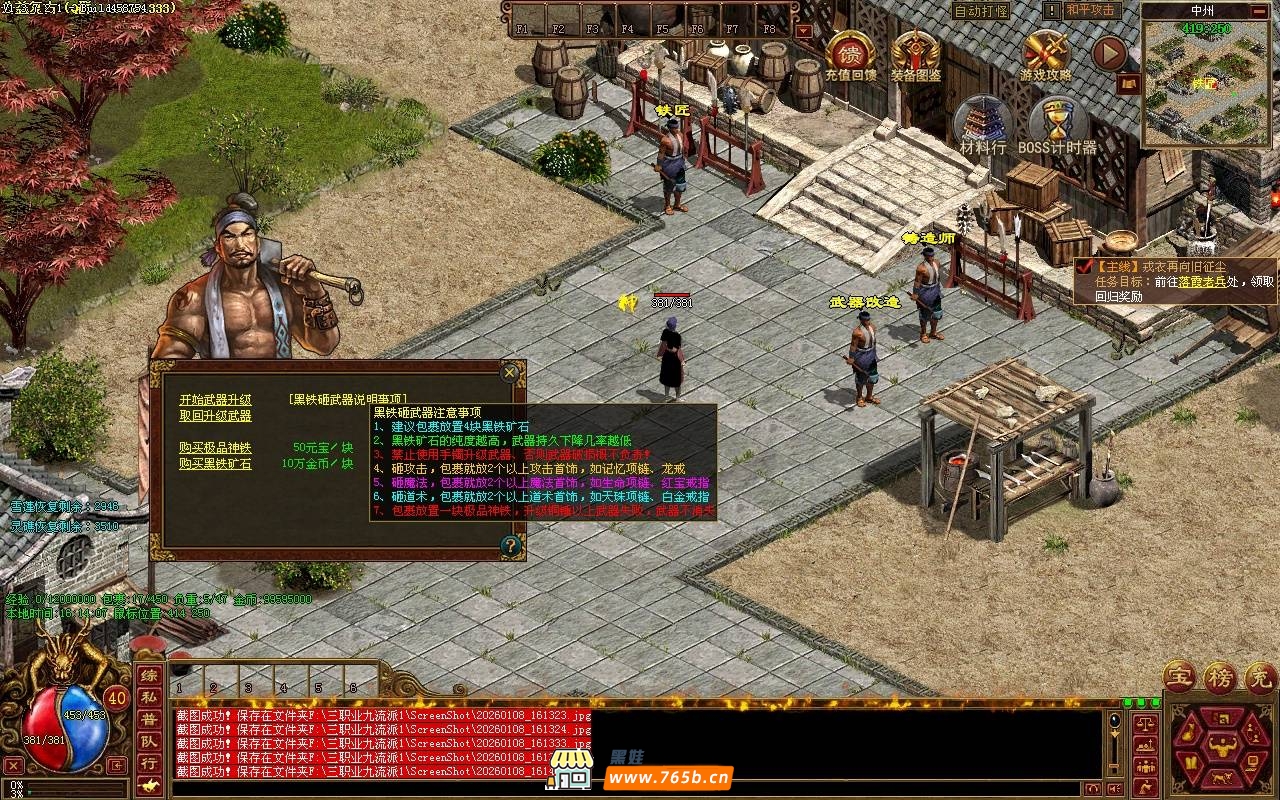Choose 取回升级武器 to retrieve upgraded weapon
This screenshot has width=1280, height=800.
tap(215, 415)
